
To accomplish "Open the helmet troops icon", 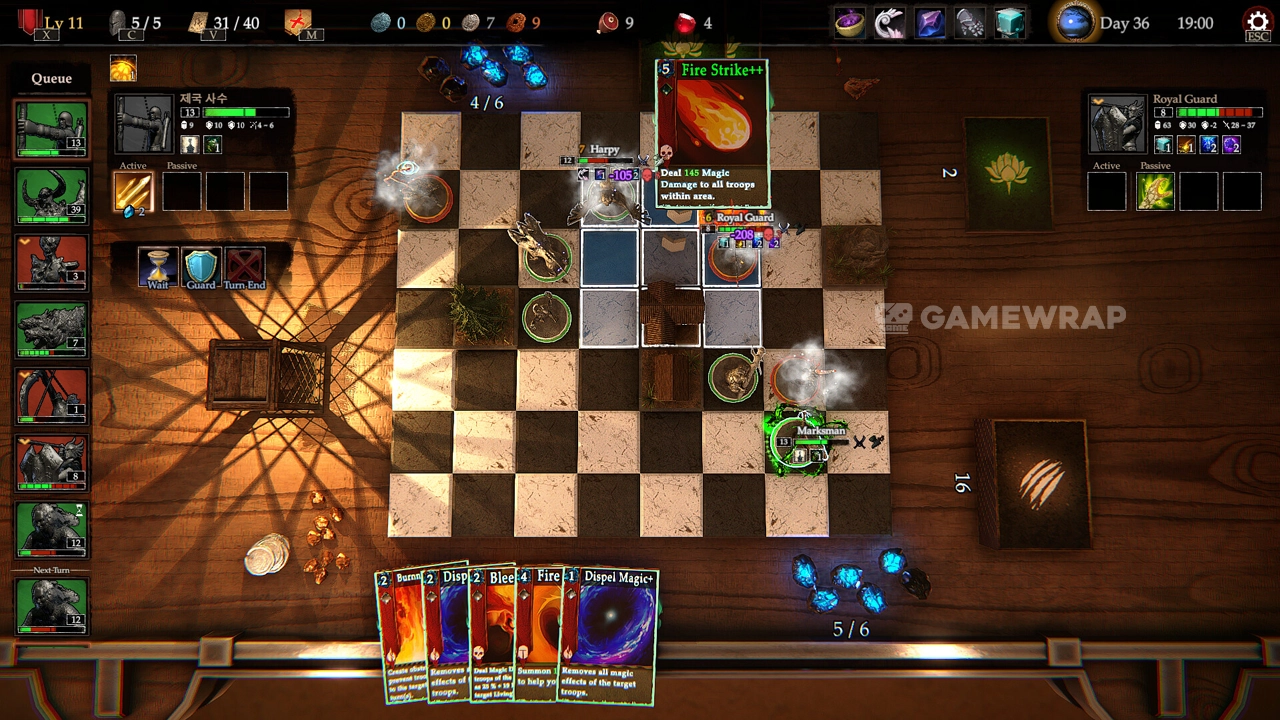I will tap(119, 23).
